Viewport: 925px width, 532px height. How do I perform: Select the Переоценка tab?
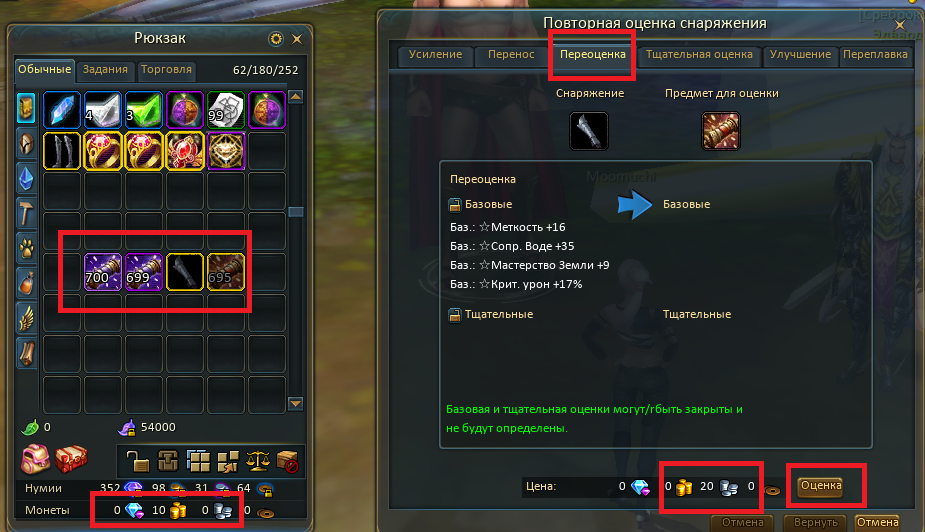tap(592, 54)
